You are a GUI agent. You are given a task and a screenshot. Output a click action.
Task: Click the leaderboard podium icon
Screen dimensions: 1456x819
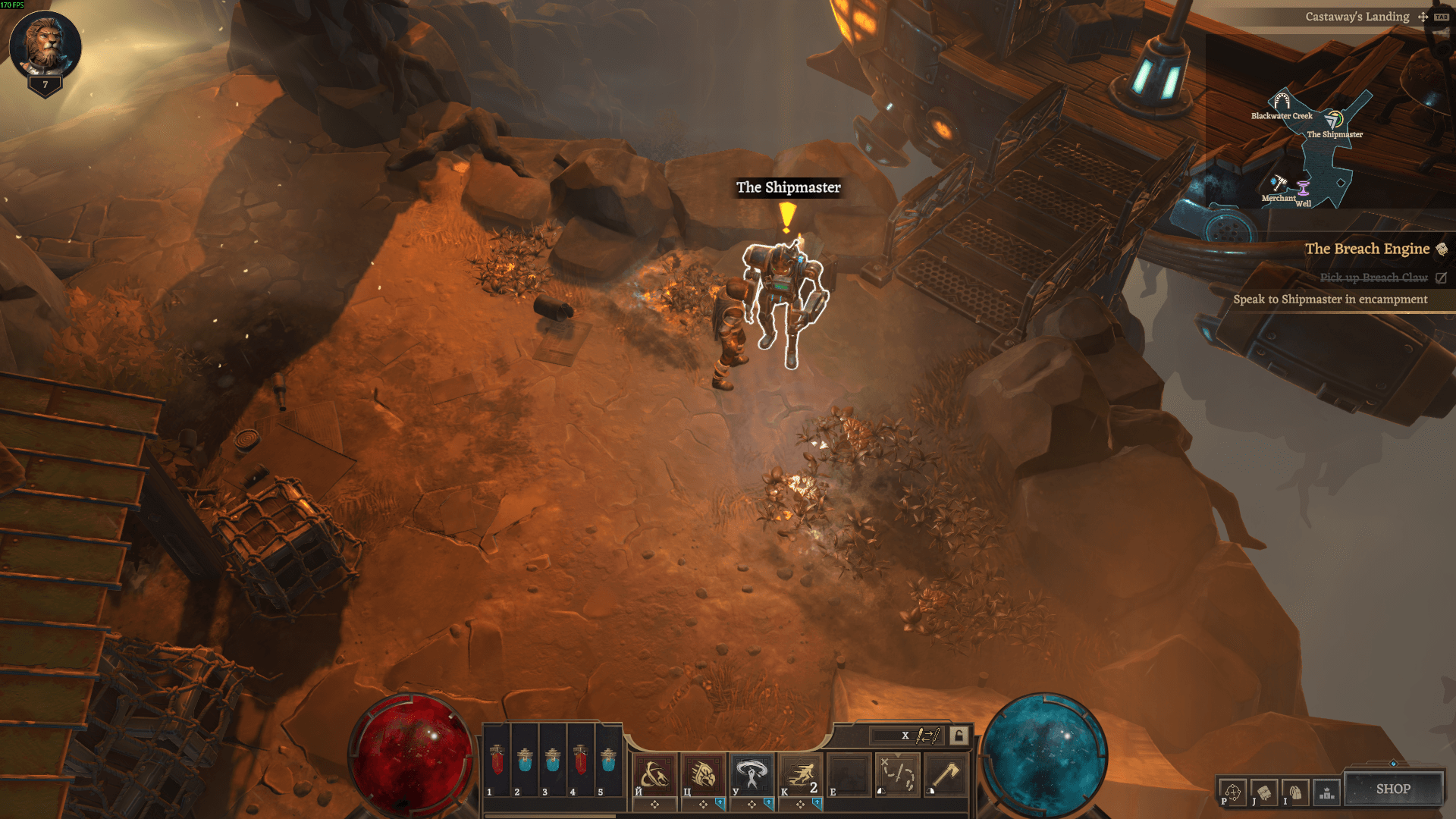pos(1326,792)
